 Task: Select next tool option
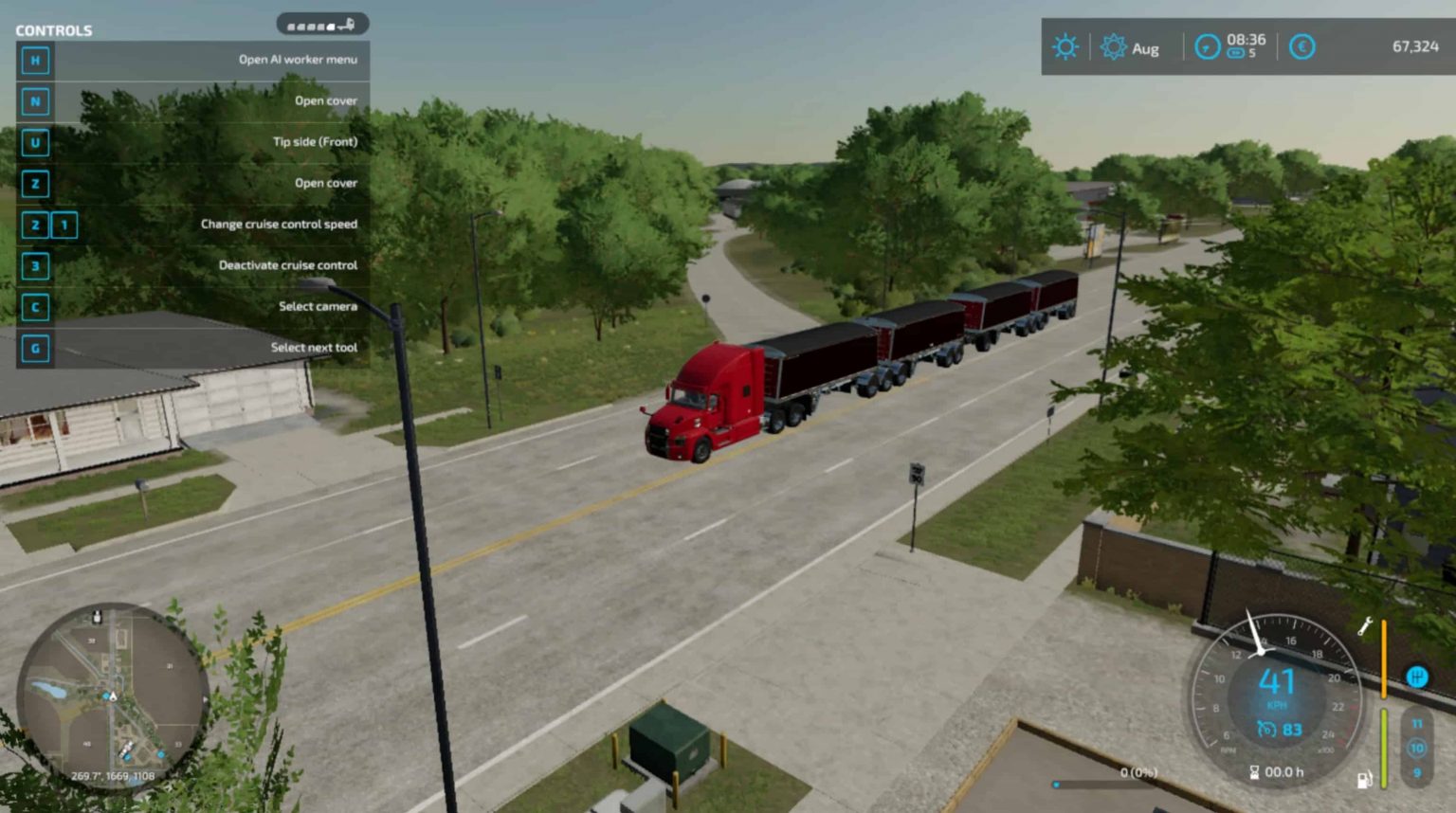point(315,348)
